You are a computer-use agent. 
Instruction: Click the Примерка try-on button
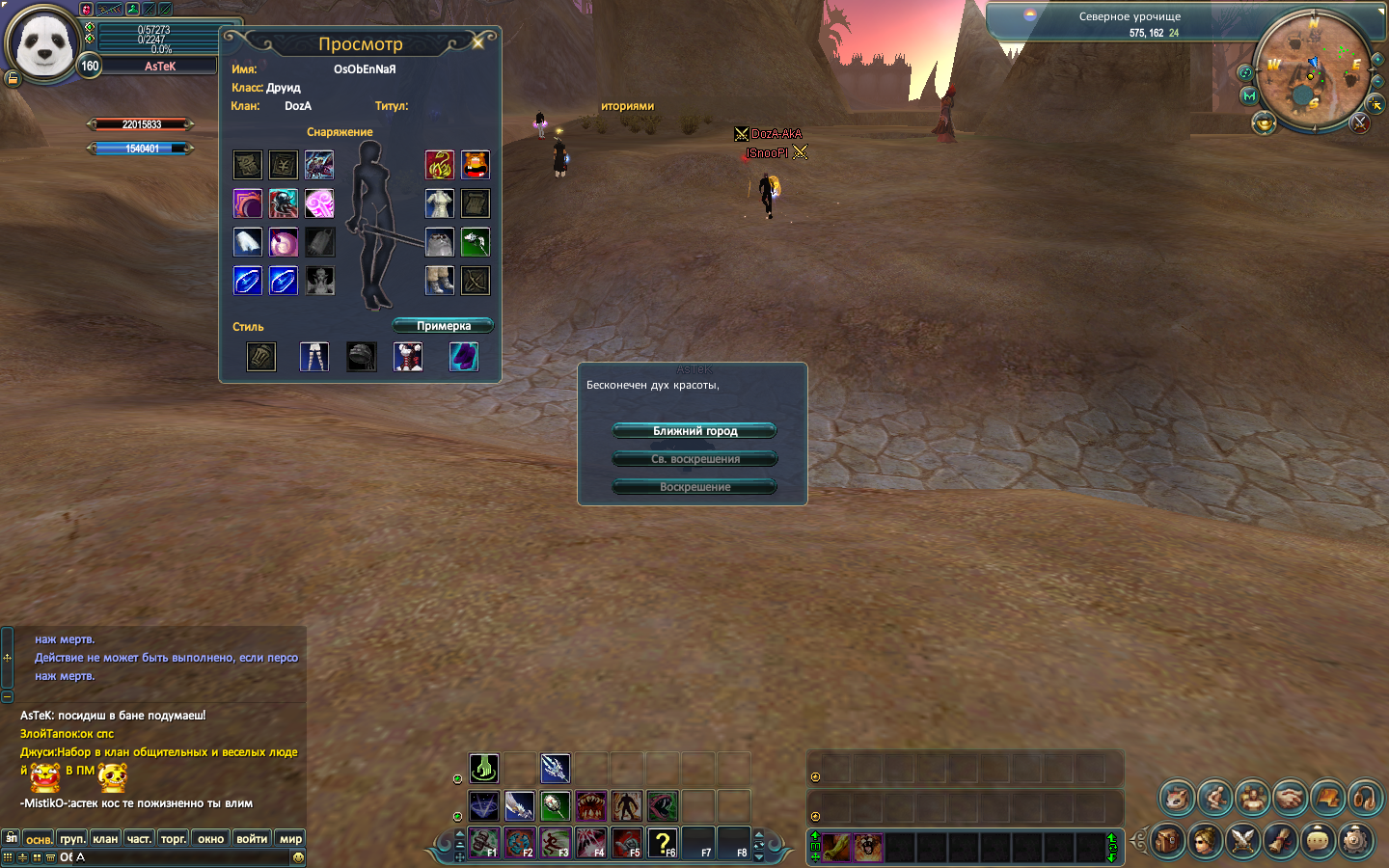pos(443,326)
